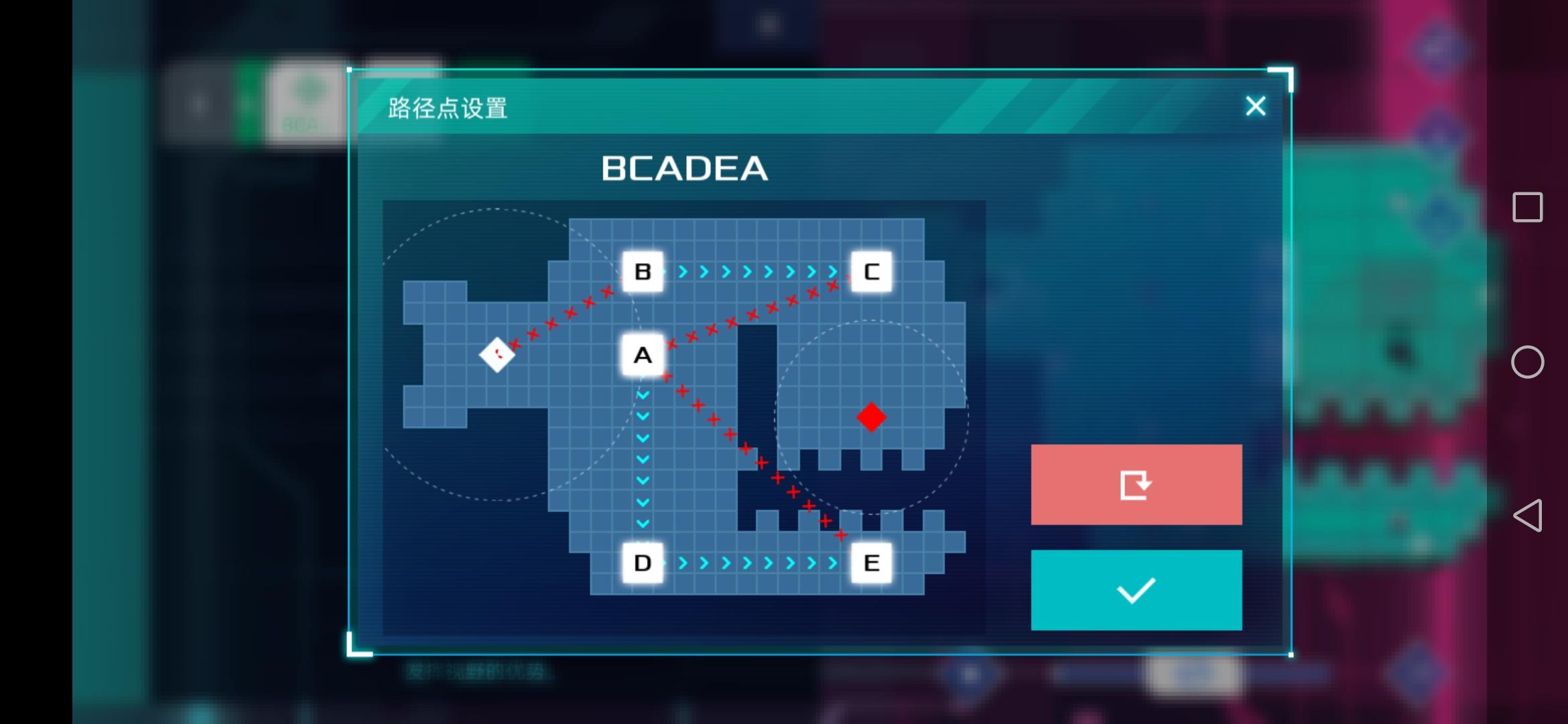The width and height of the screenshot is (1568, 724).
Task: Confirm the route with the checkmark button
Action: 1135,589
